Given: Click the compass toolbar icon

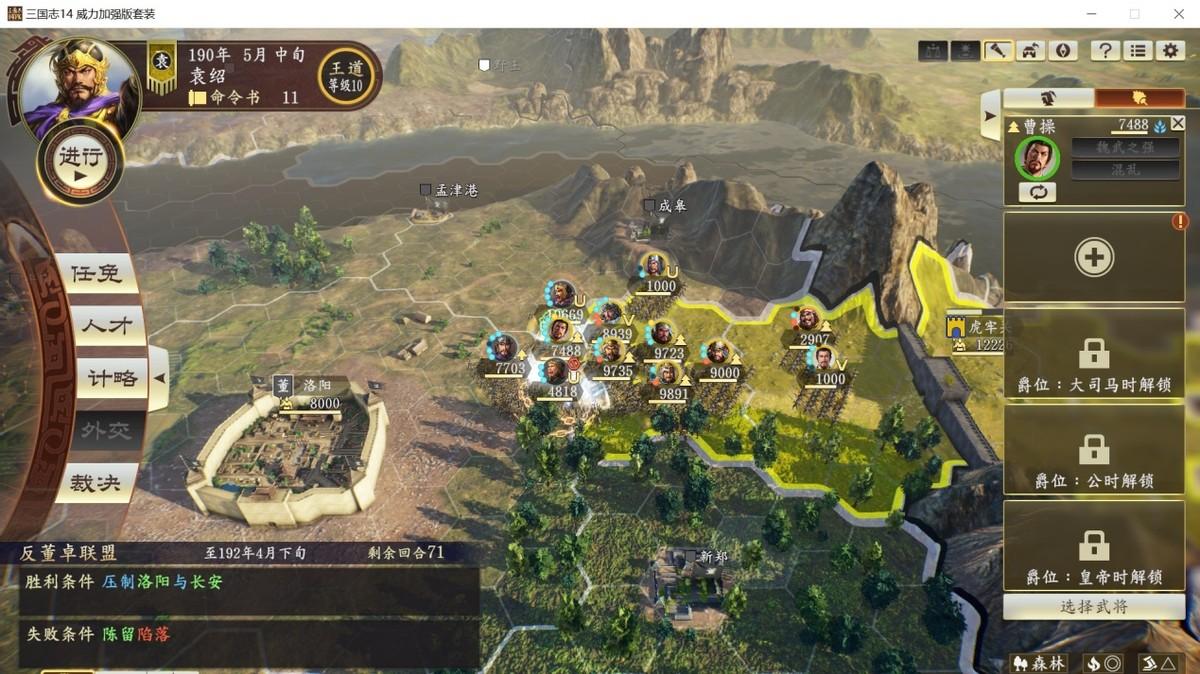Looking at the screenshot, I should (1062, 51).
